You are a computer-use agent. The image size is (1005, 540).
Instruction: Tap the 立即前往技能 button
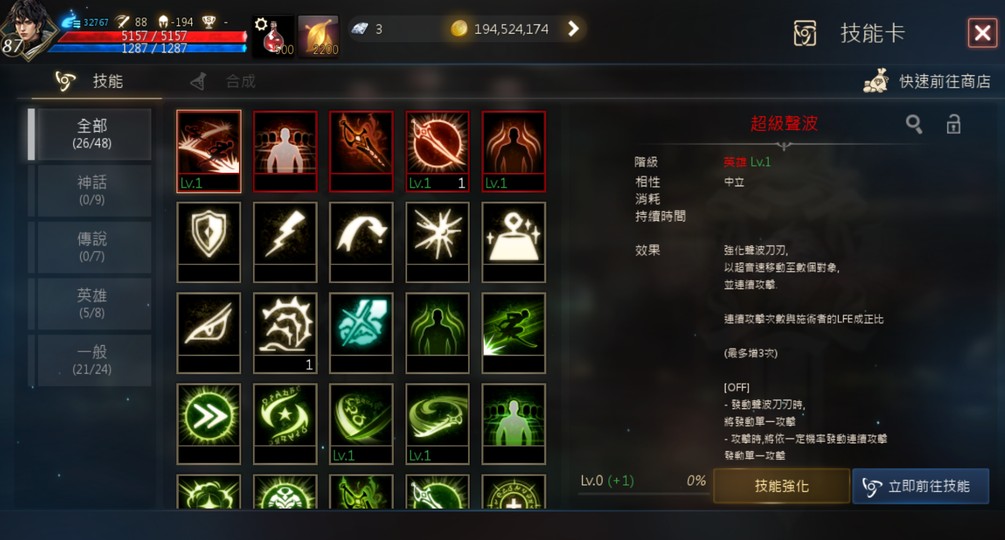[920, 486]
